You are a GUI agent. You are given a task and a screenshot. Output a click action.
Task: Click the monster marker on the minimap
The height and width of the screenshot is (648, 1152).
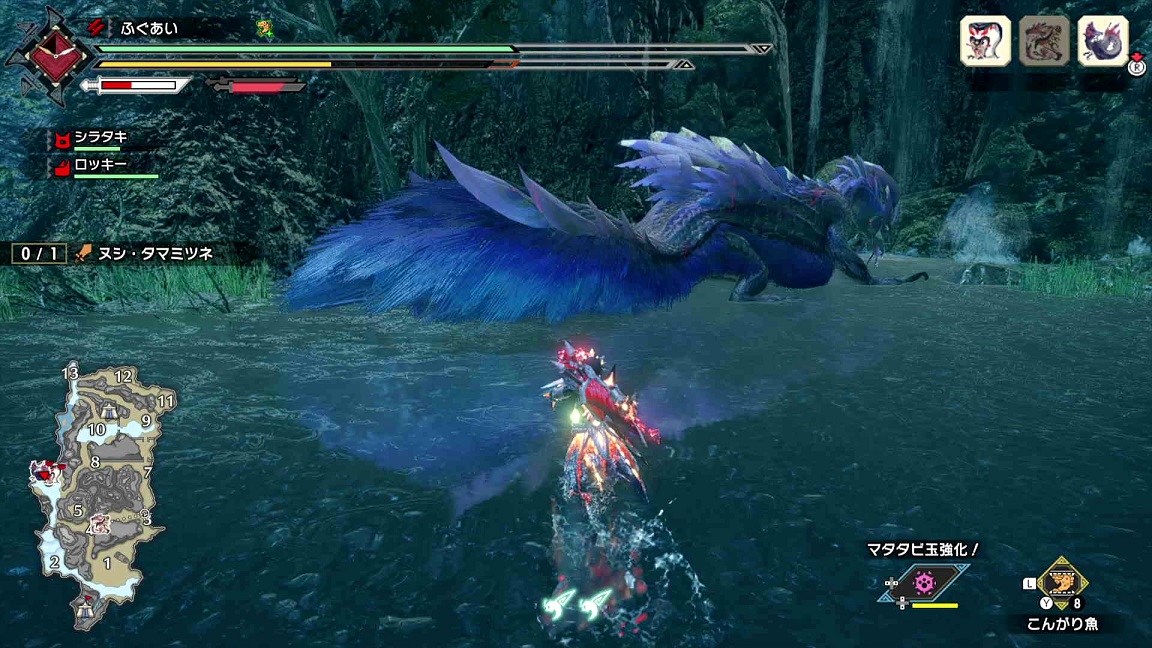(x=45, y=470)
